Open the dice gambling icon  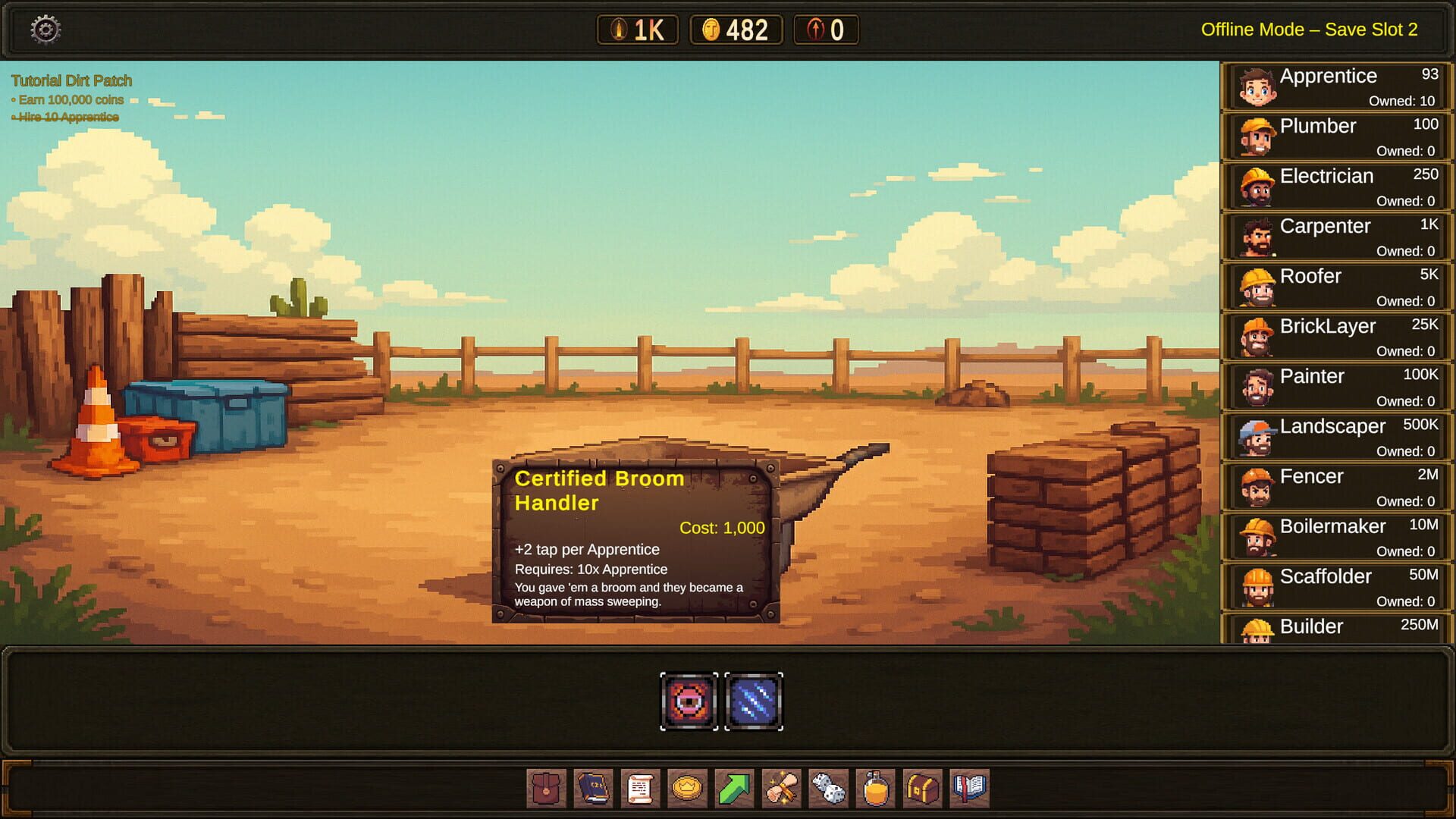pyautogui.click(x=830, y=789)
